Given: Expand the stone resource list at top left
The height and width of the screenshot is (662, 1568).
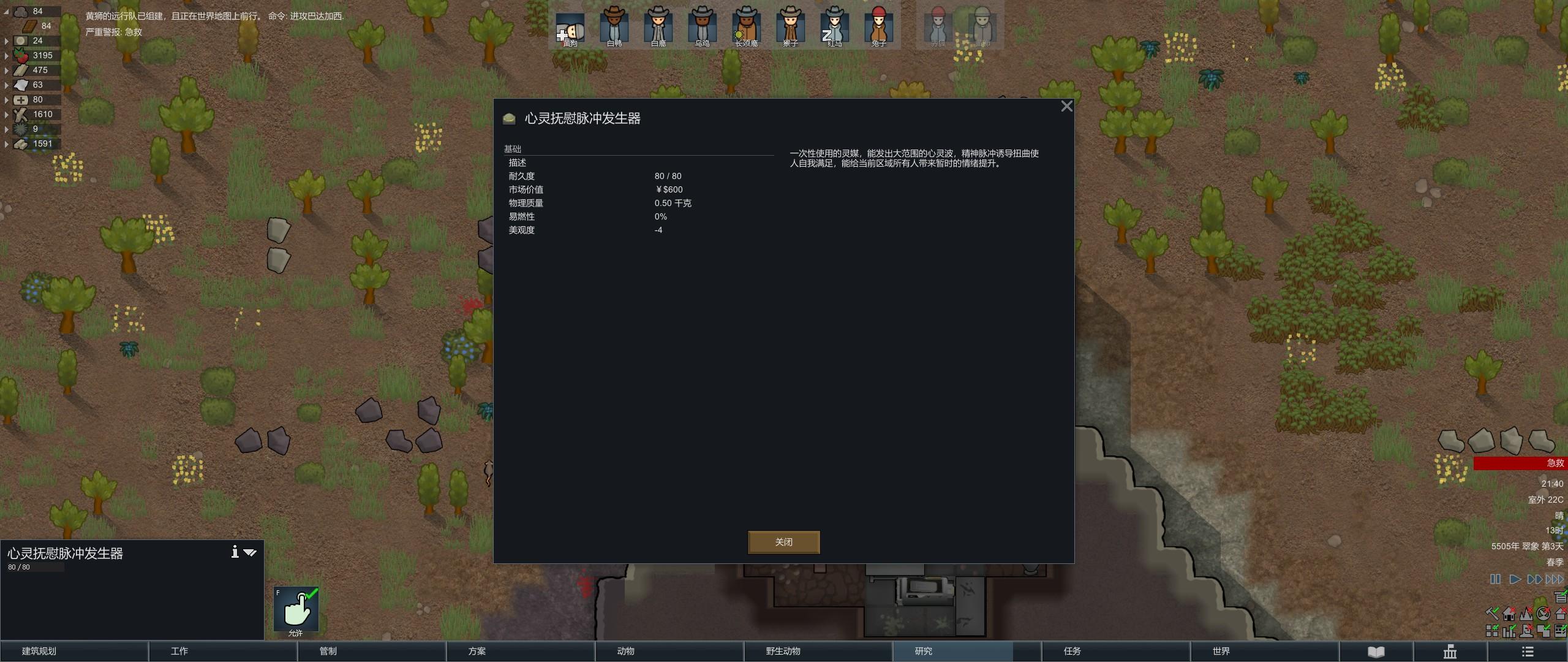Looking at the screenshot, I should pos(5,11).
